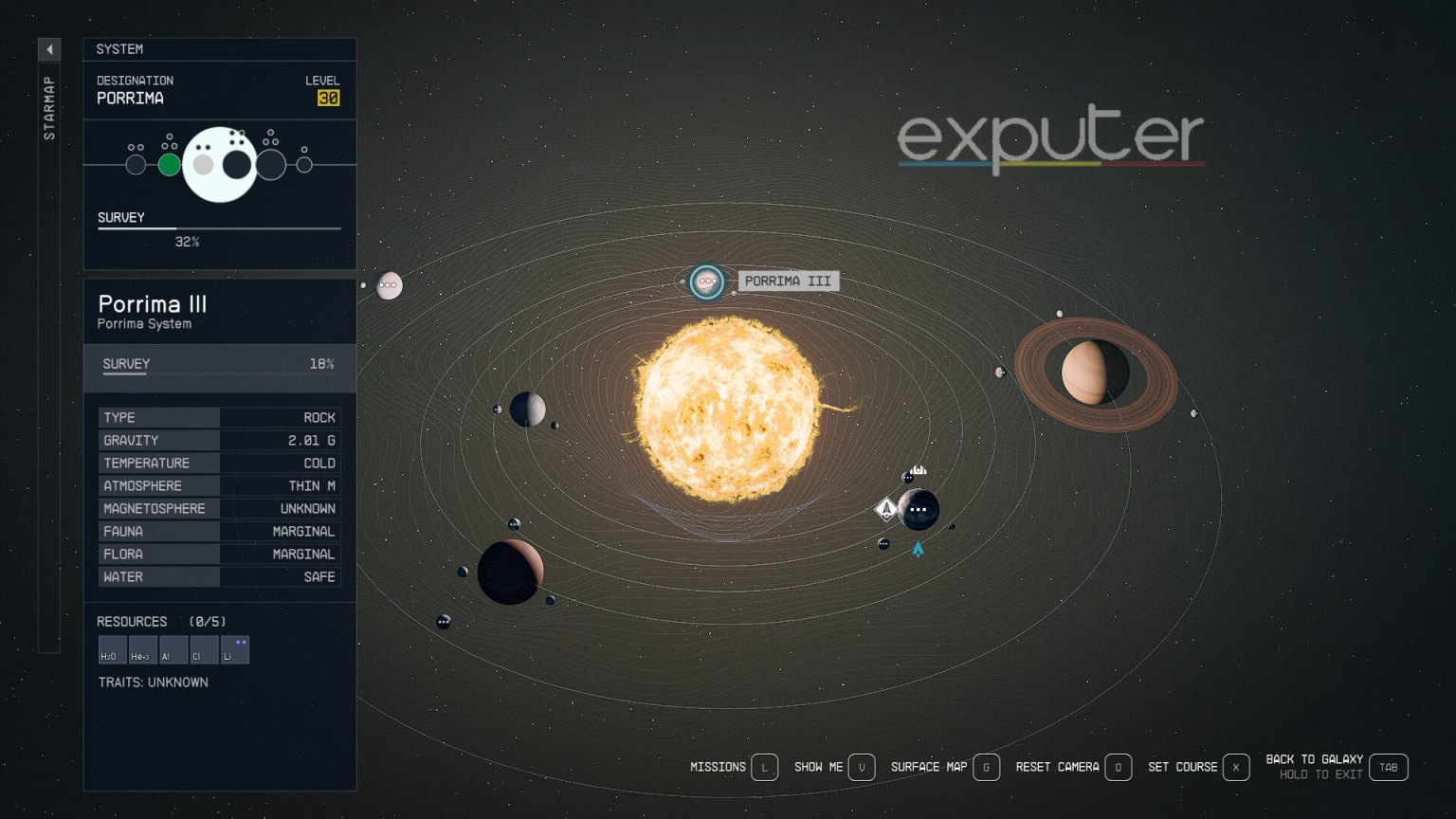Open Missions with the L button
This screenshot has height=819, width=1456.
coord(764,767)
